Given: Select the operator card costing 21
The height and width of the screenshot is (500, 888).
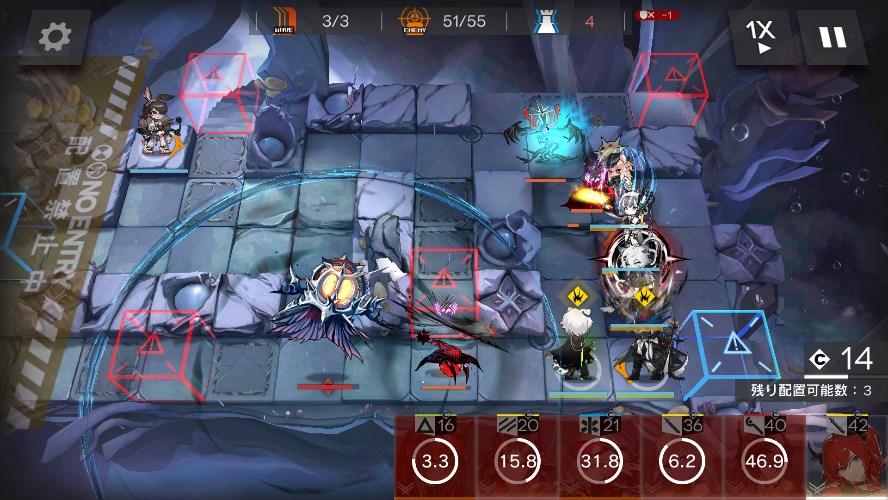Looking at the screenshot, I should [598, 459].
